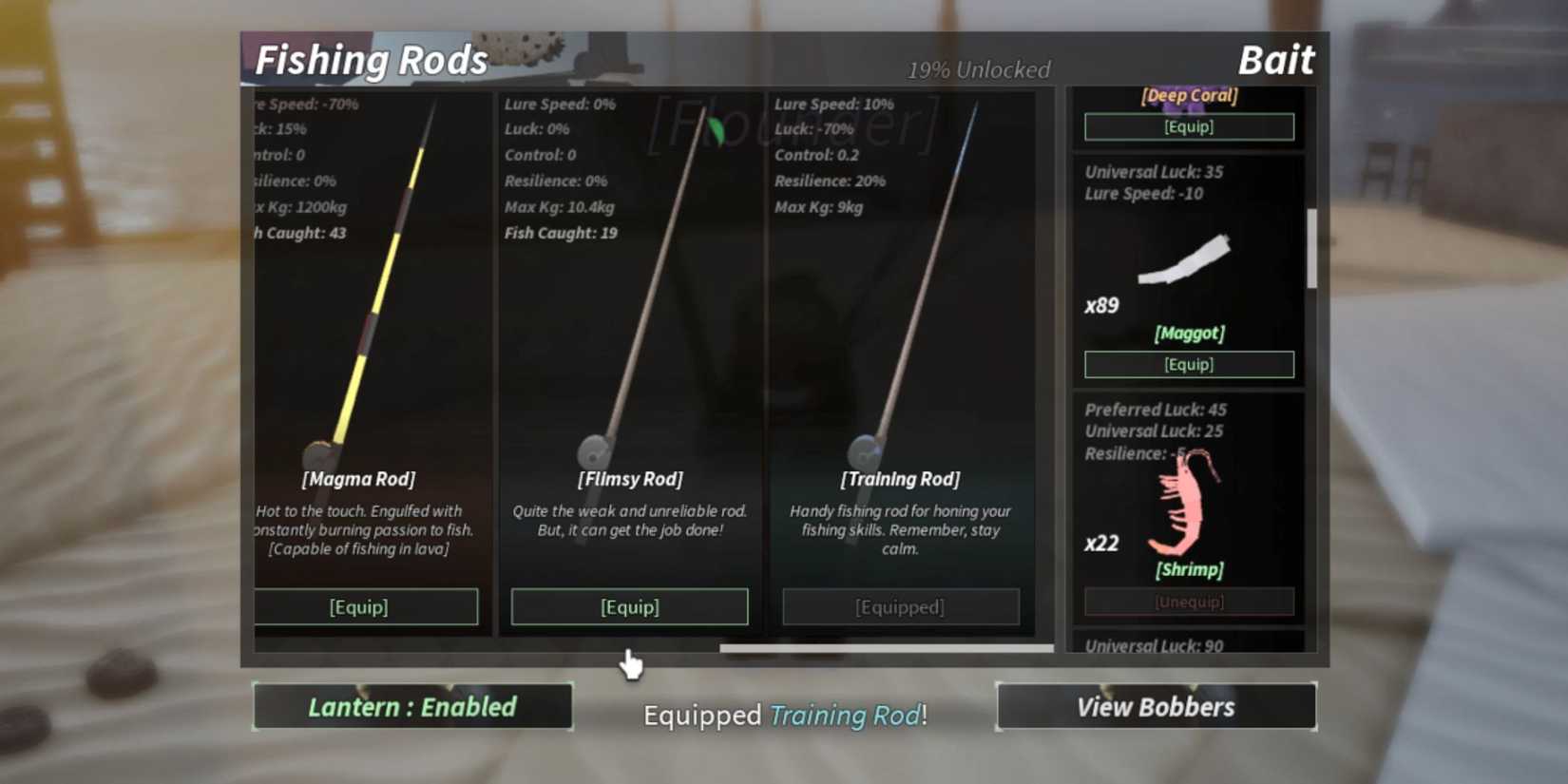Click the 19% Unlocked progress label

(x=980, y=68)
